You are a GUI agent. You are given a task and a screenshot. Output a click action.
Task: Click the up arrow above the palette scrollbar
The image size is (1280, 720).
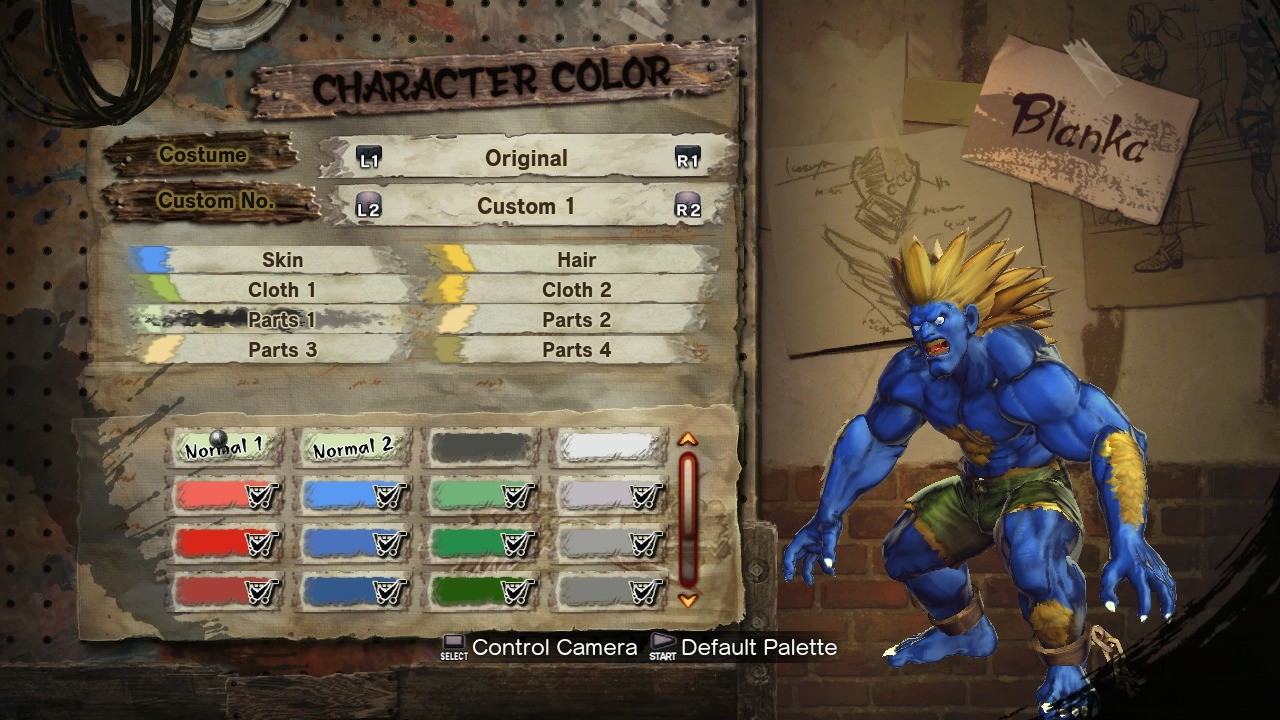click(688, 438)
